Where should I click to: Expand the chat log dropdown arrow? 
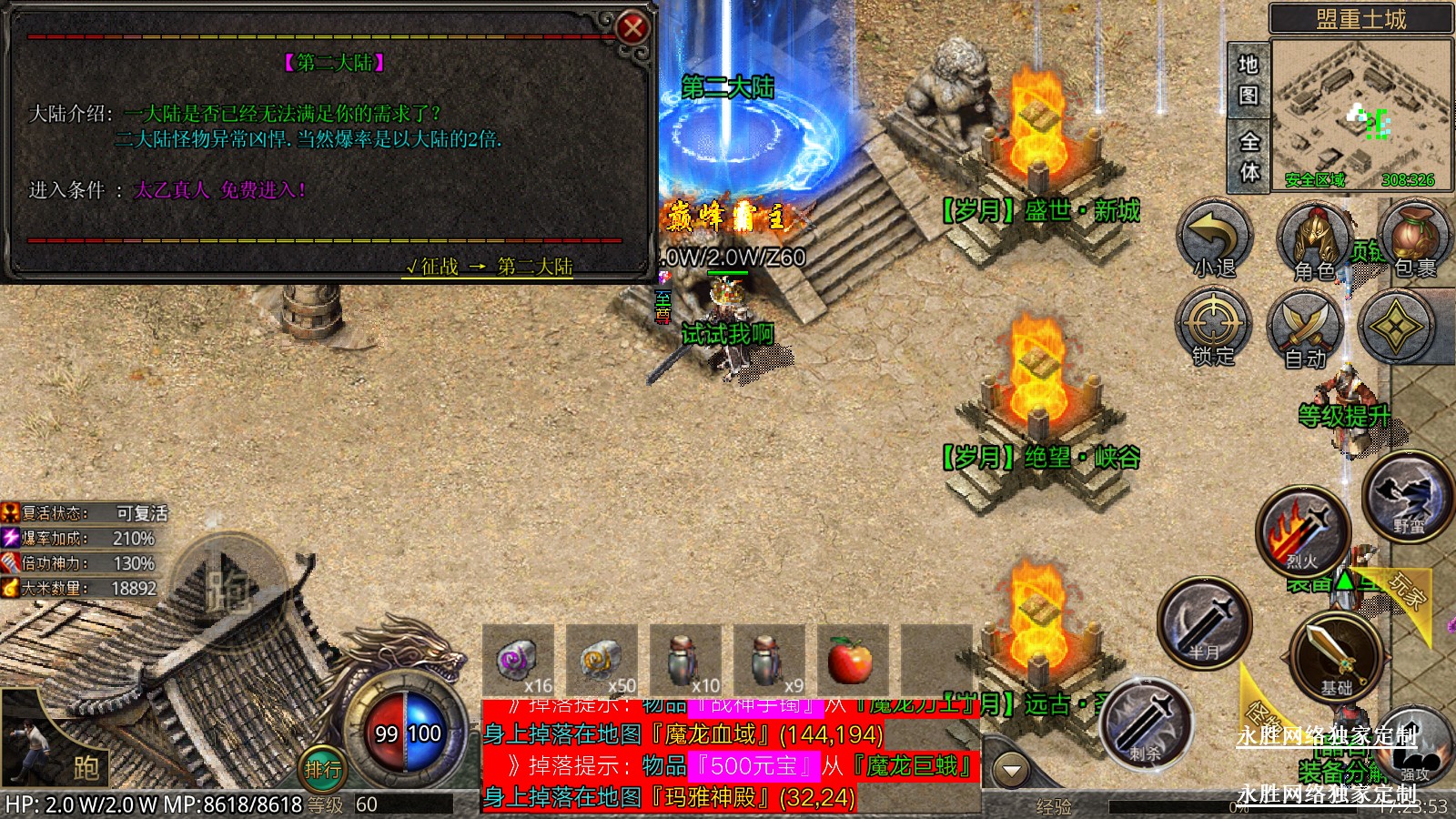coord(1011,771)
